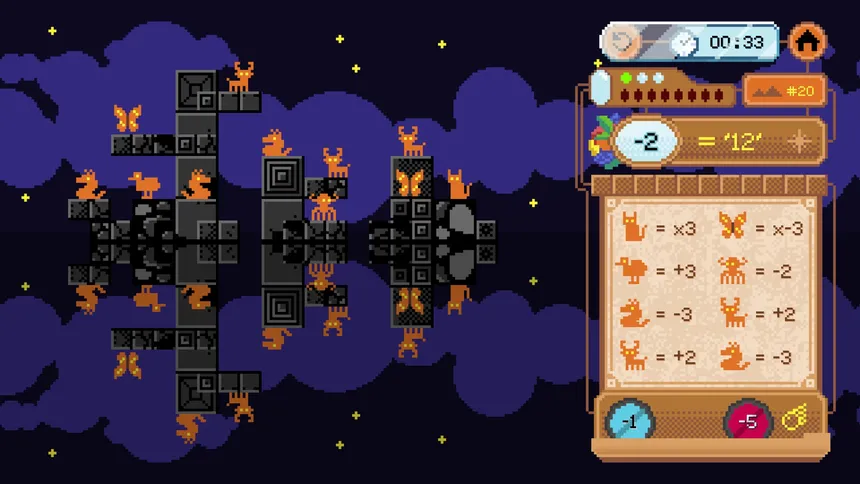Select the red -5 token

click(x=747, y=421)
